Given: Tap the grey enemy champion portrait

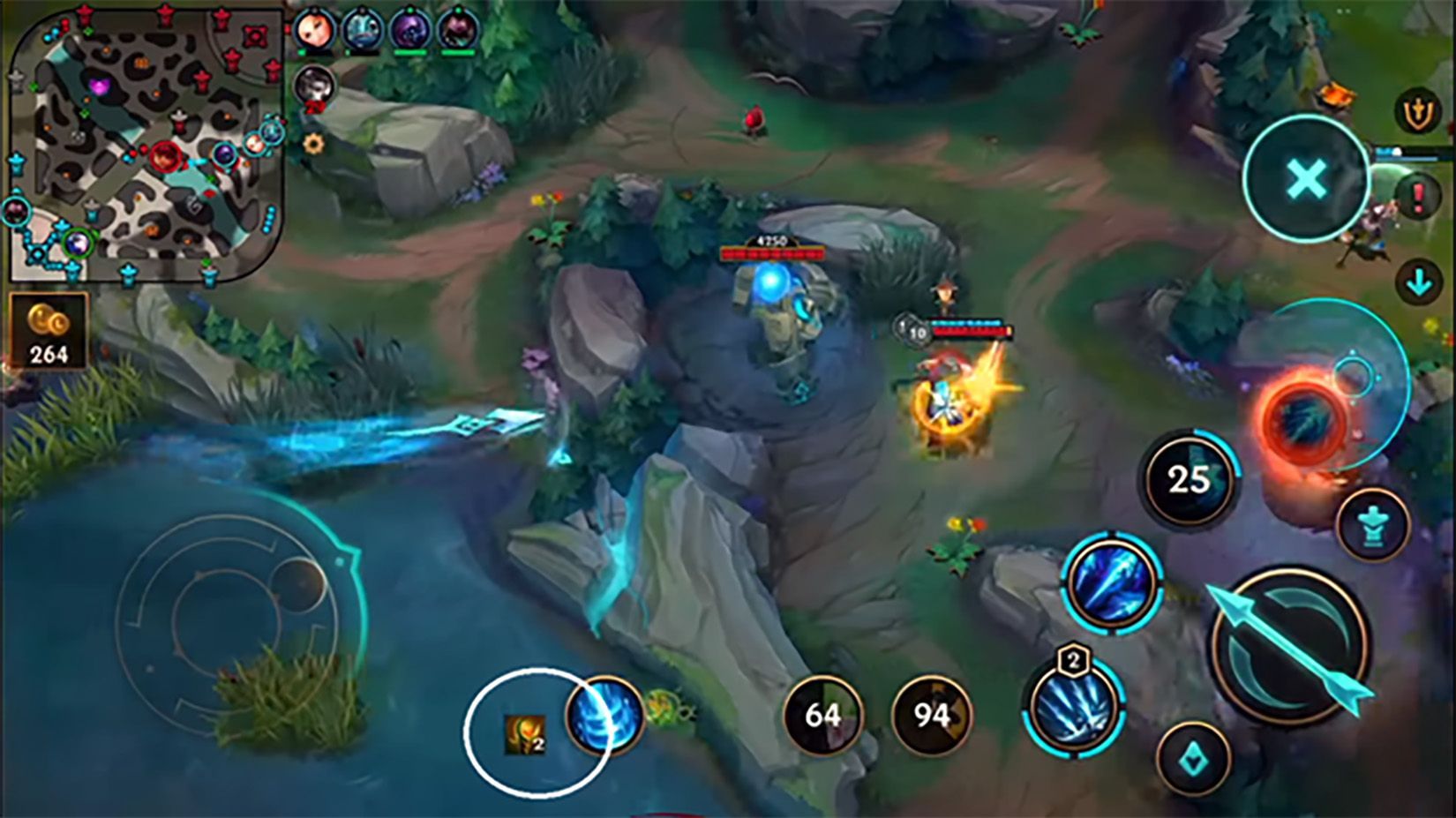Looking at the screenshot, I should (313, 86).
